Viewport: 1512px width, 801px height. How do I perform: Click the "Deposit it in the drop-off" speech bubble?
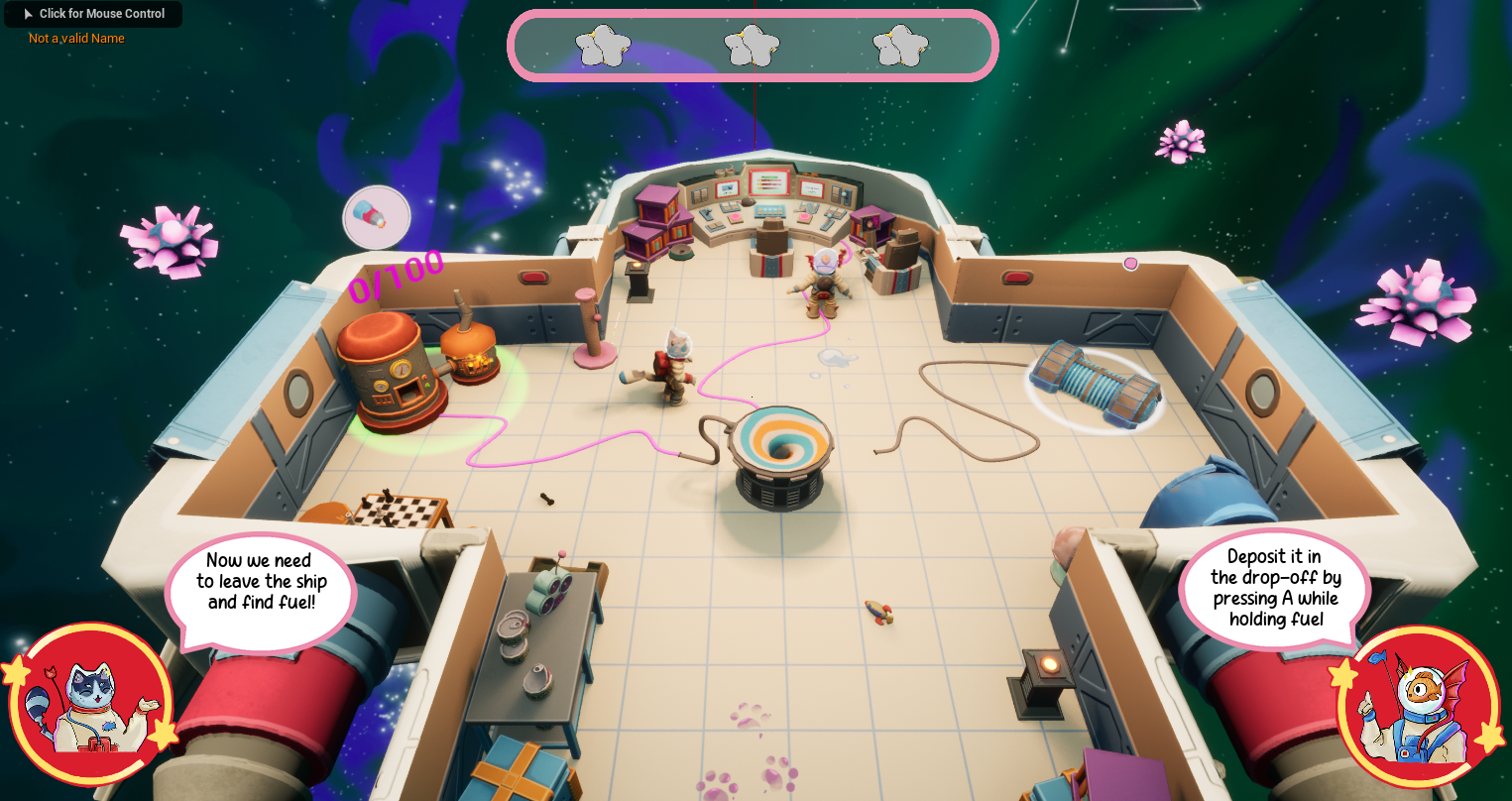[x=1275, y=588]
